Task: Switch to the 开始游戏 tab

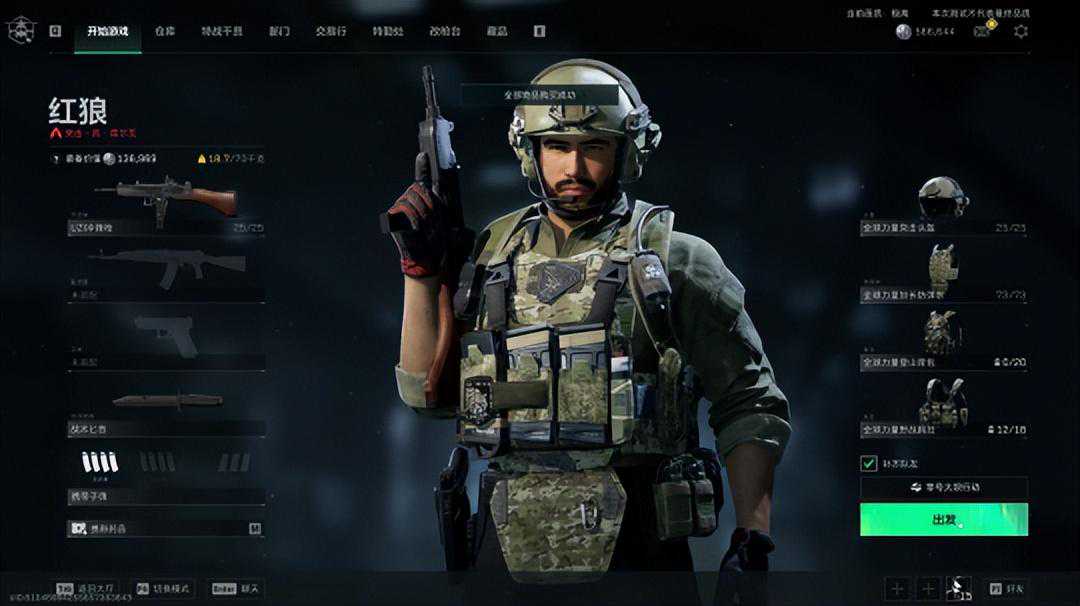Action: pos(107,31)
